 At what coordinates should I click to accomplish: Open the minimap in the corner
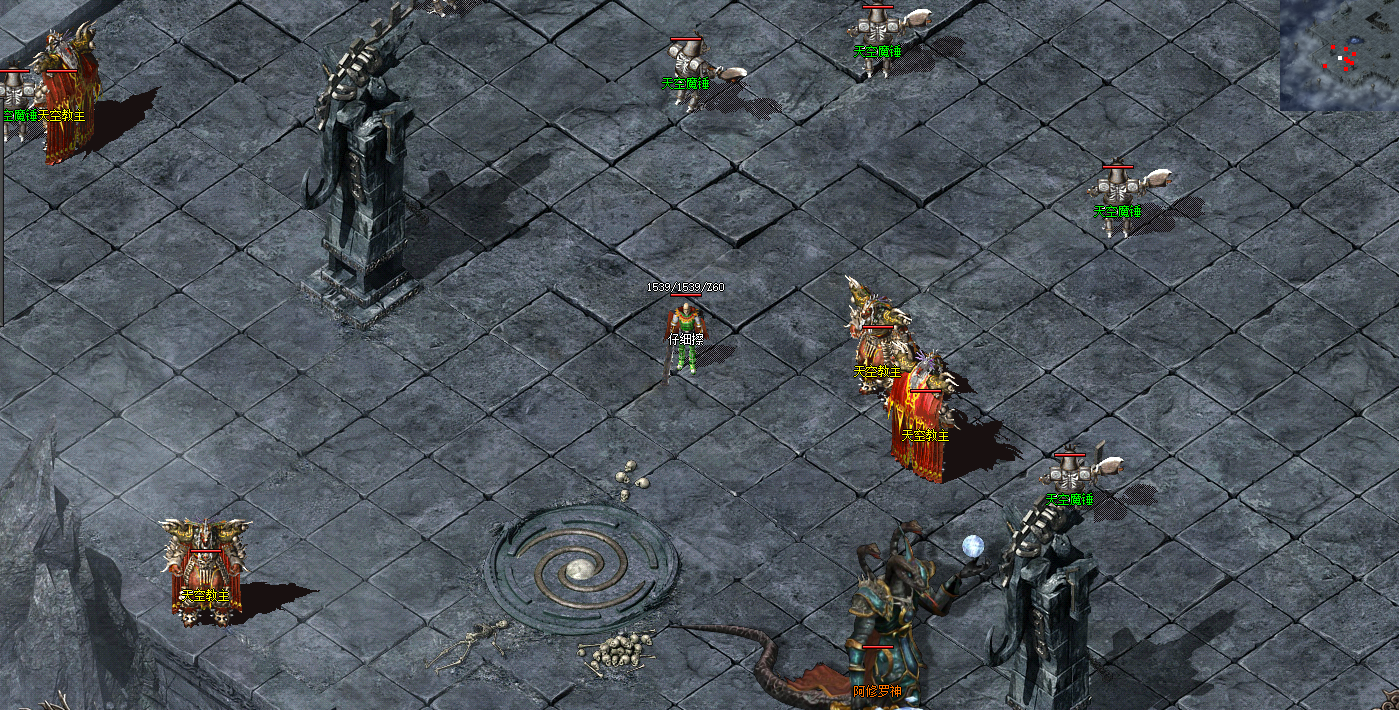tap(1339, 55)
